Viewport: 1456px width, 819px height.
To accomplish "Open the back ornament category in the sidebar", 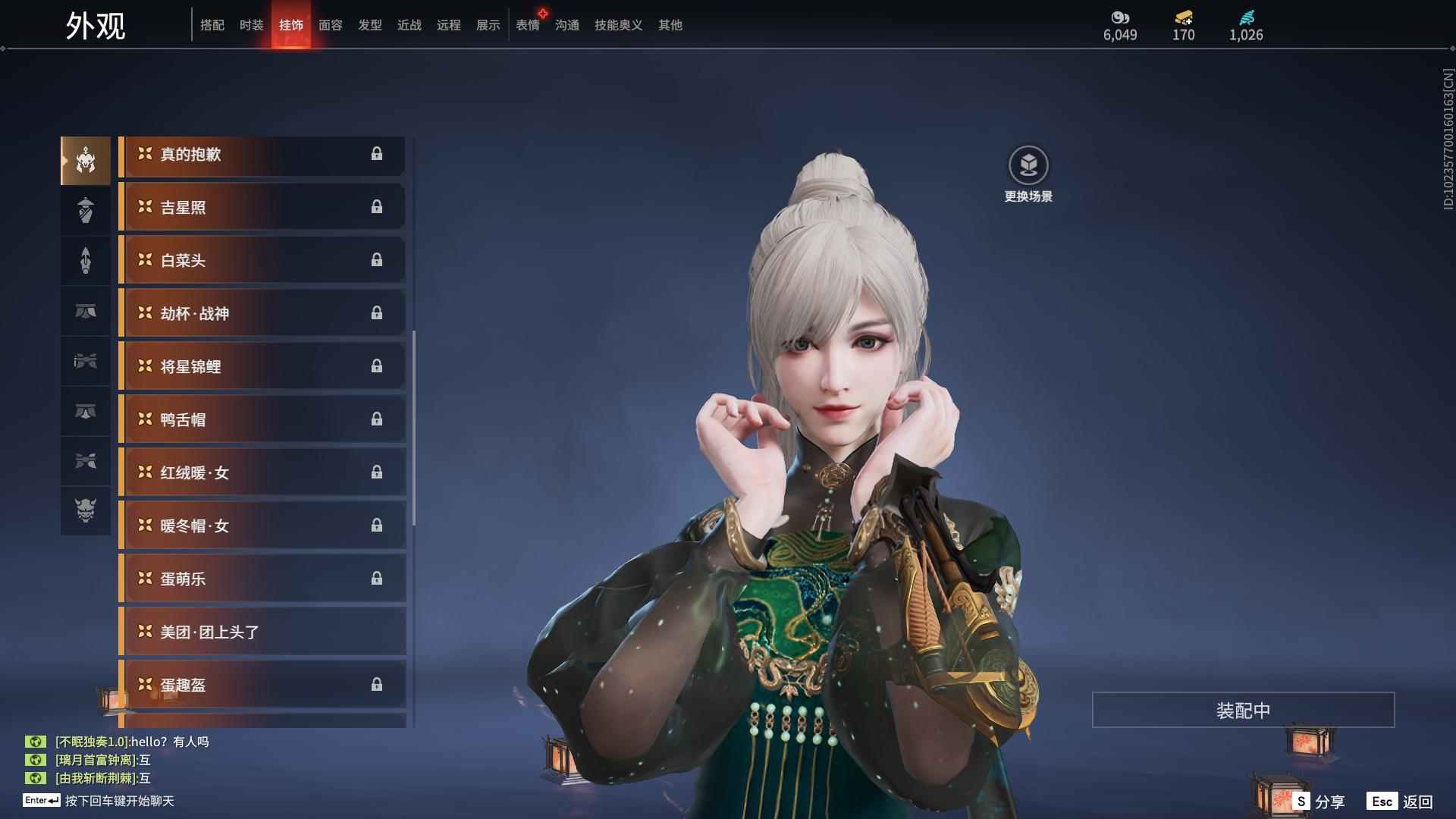I will 86,210.
